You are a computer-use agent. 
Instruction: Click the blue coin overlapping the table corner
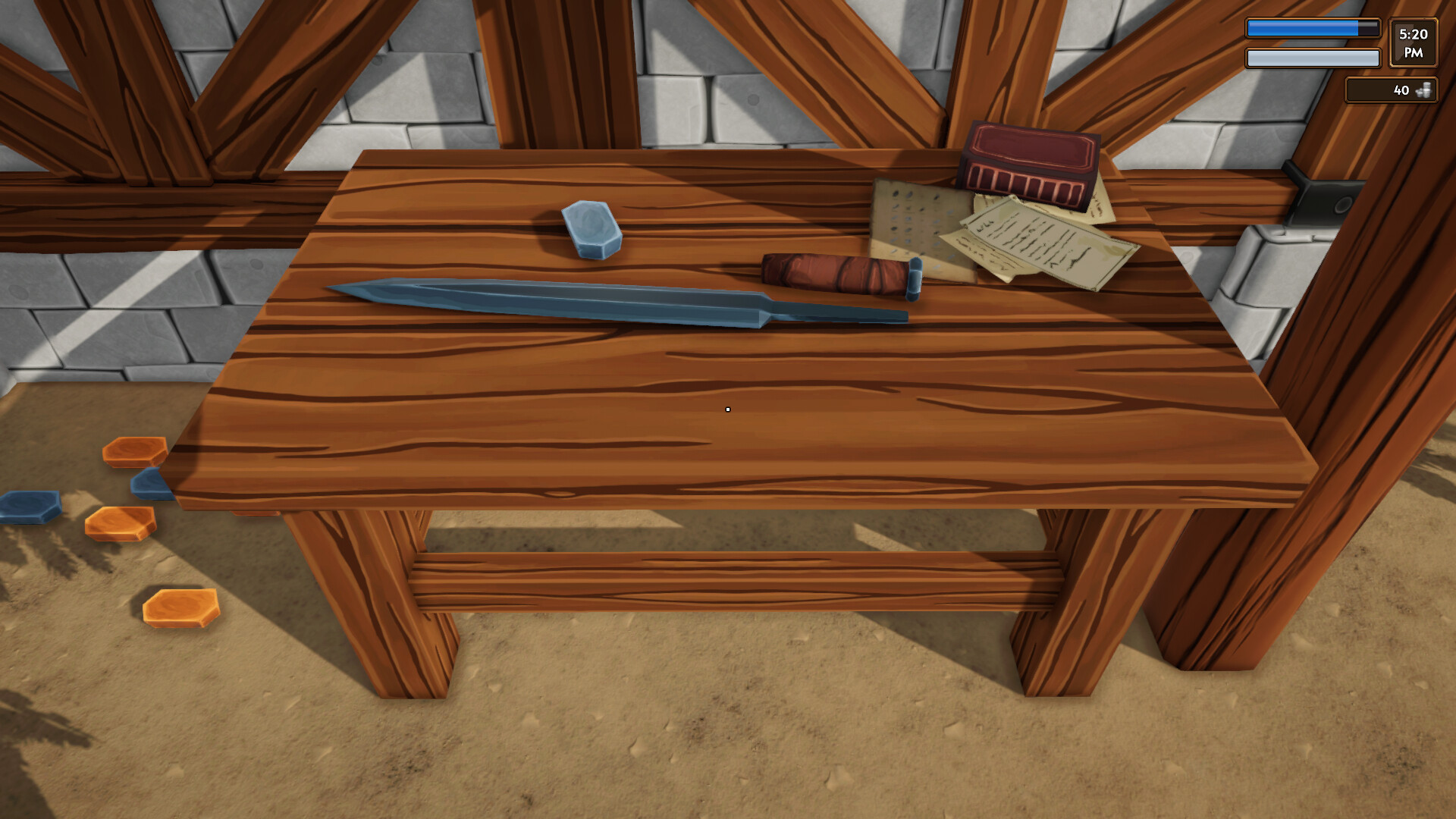click(x=152, y=484)
